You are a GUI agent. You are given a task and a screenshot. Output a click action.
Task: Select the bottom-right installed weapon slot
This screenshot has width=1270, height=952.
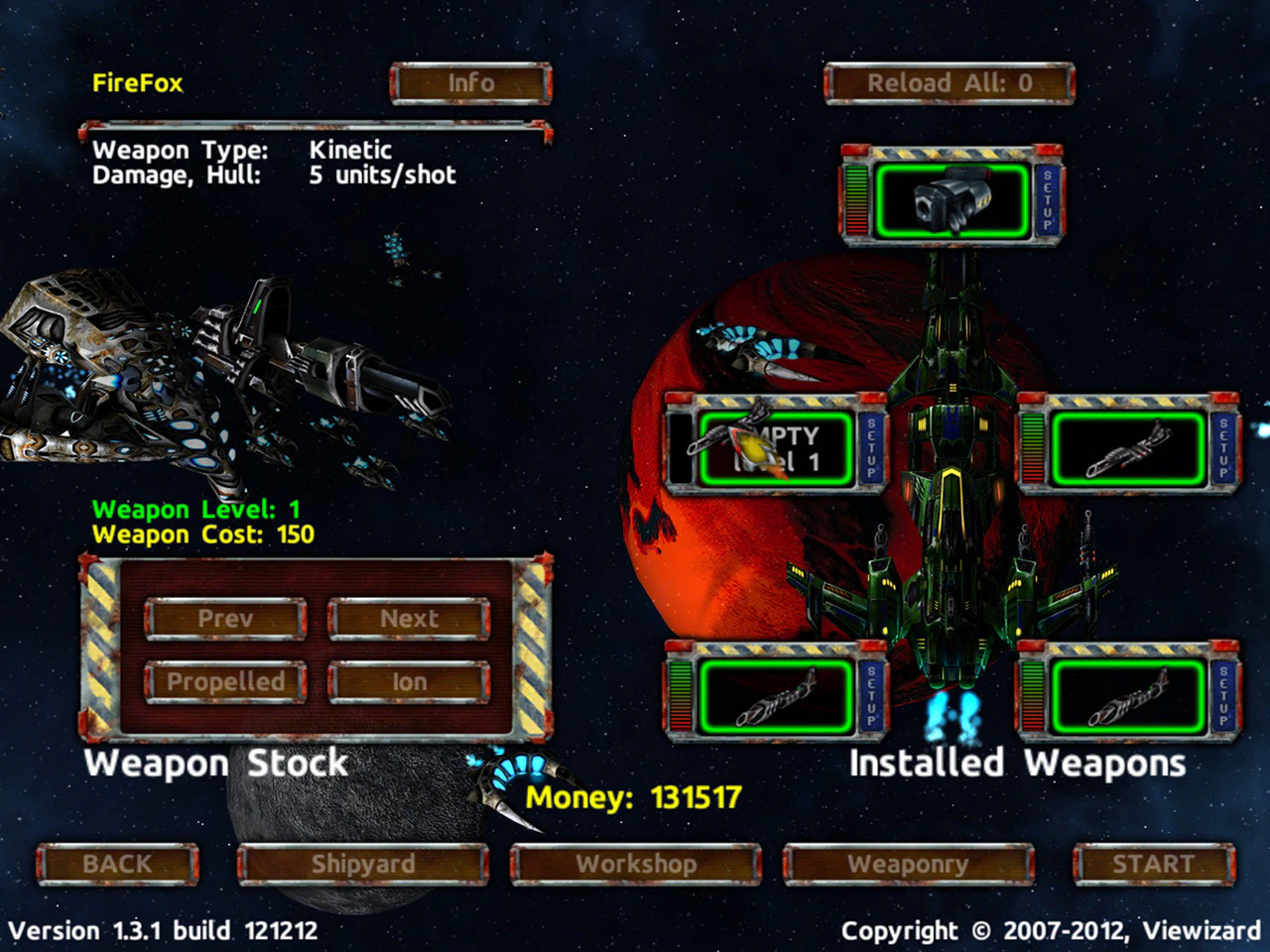click(x=1127, y=697)
